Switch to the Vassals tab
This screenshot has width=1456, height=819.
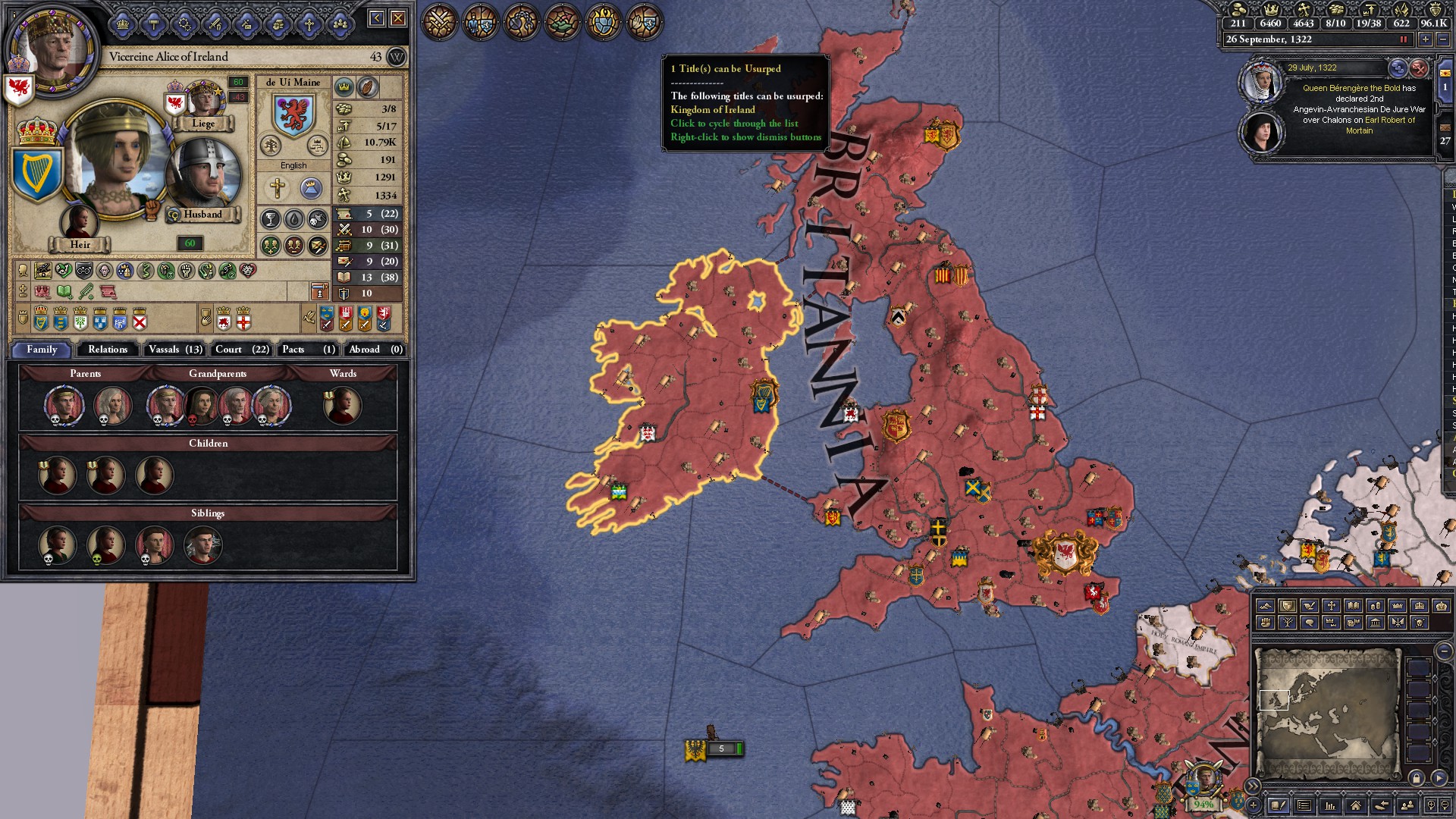coord(174,350)
